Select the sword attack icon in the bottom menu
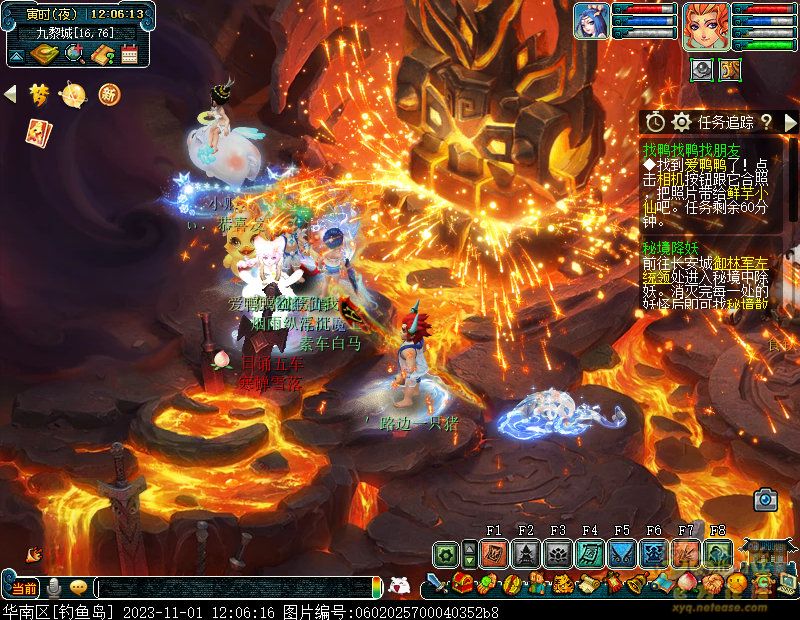Image resolution: width=800 pixels, height=620 pixels. 436,583
